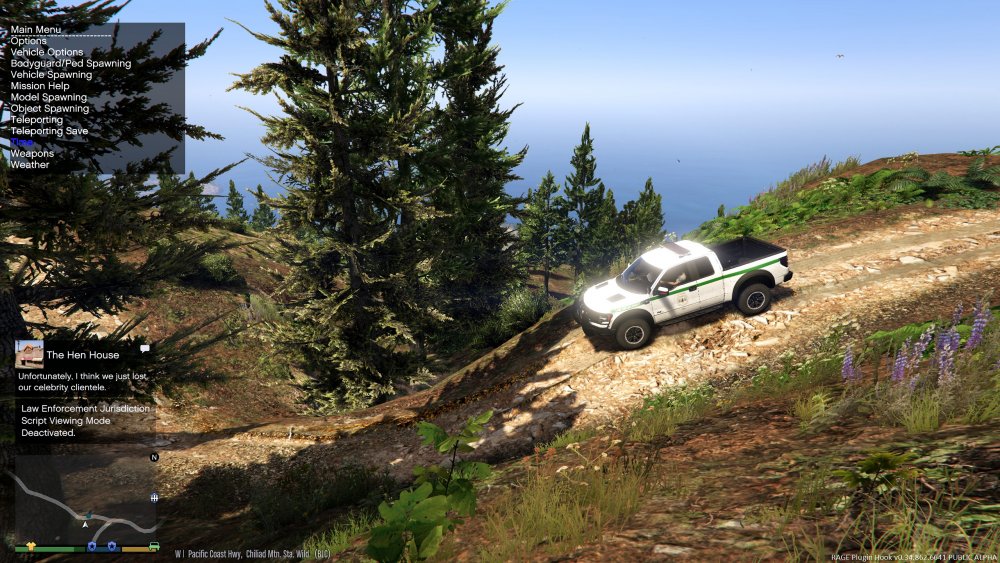This screenshot has width=1000, height=563.
Task: Select the Weather entry
Action: pos(30,165)
